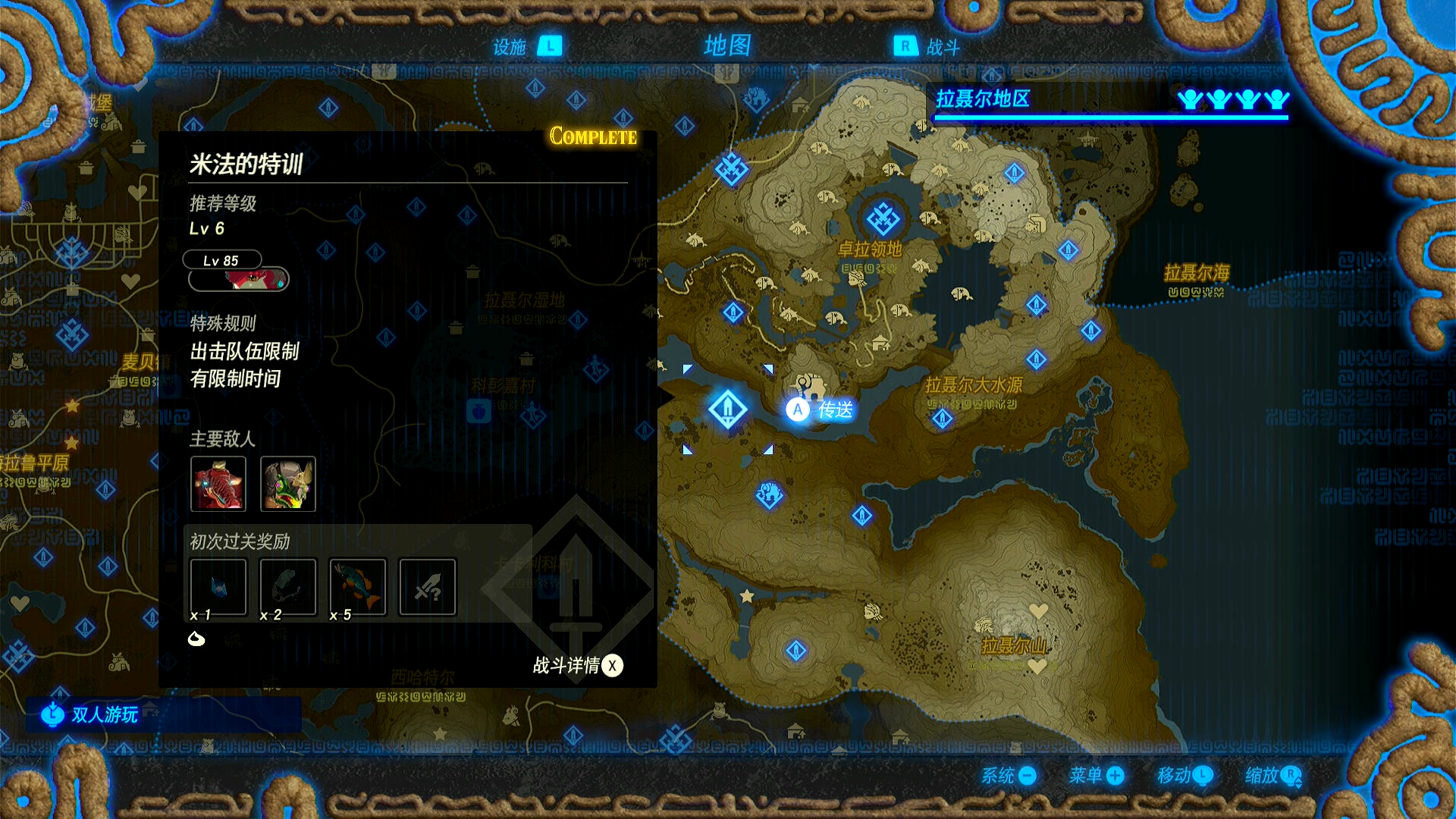Inspect the fish reward marked x 5
The image size is (1456, 819).
(x=358, y=587)
